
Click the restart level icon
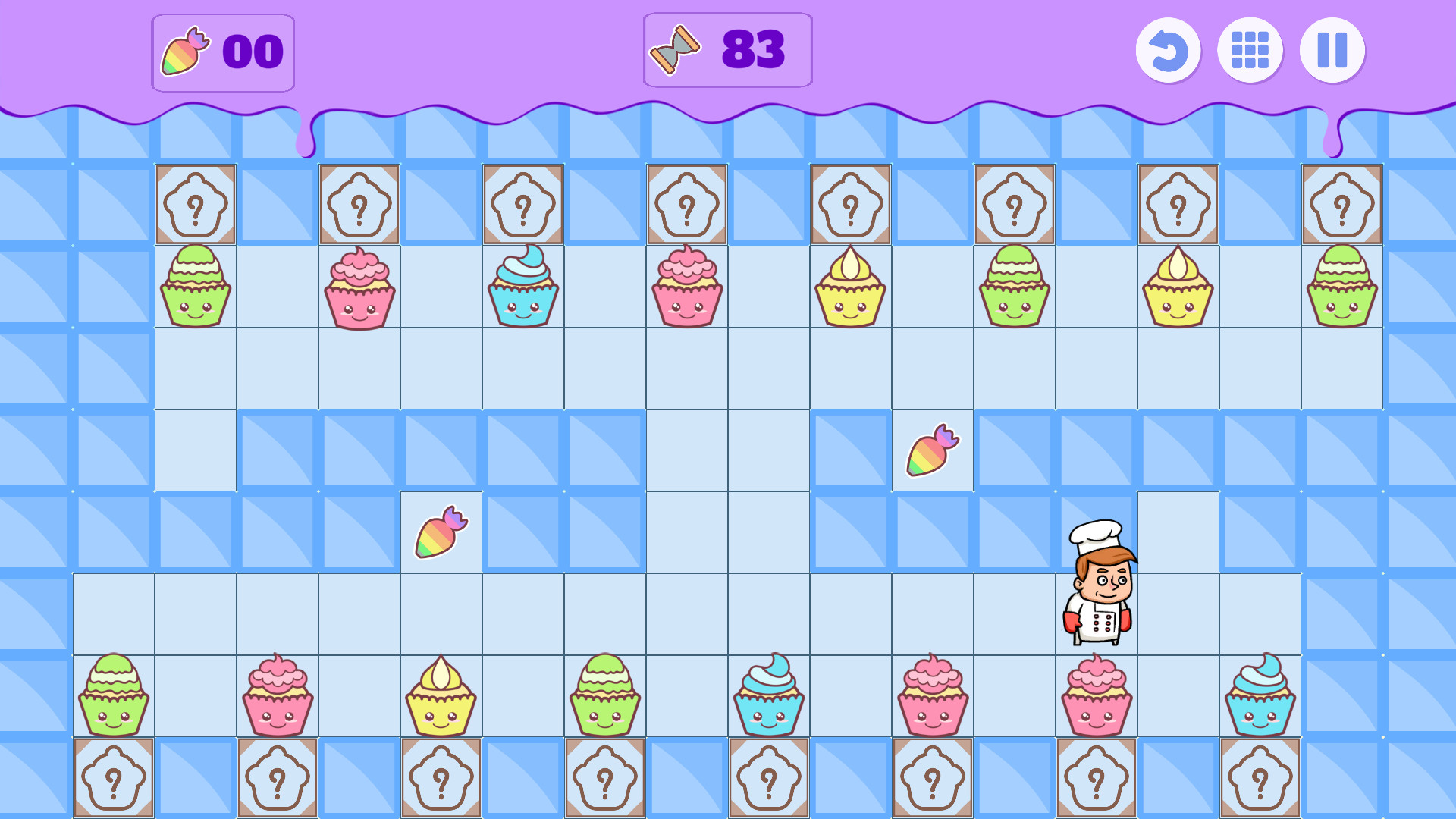(x=1168, y=50)
